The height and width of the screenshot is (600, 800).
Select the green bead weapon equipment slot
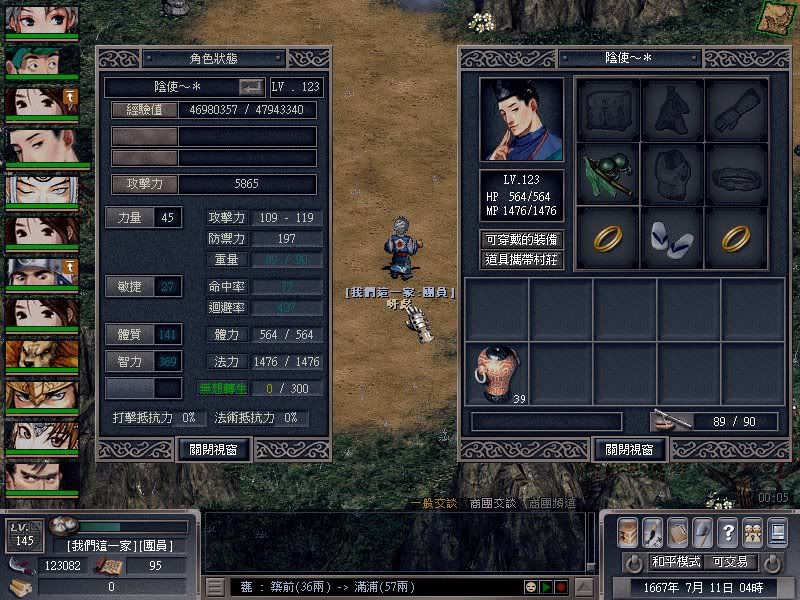[x=607, y=174]
